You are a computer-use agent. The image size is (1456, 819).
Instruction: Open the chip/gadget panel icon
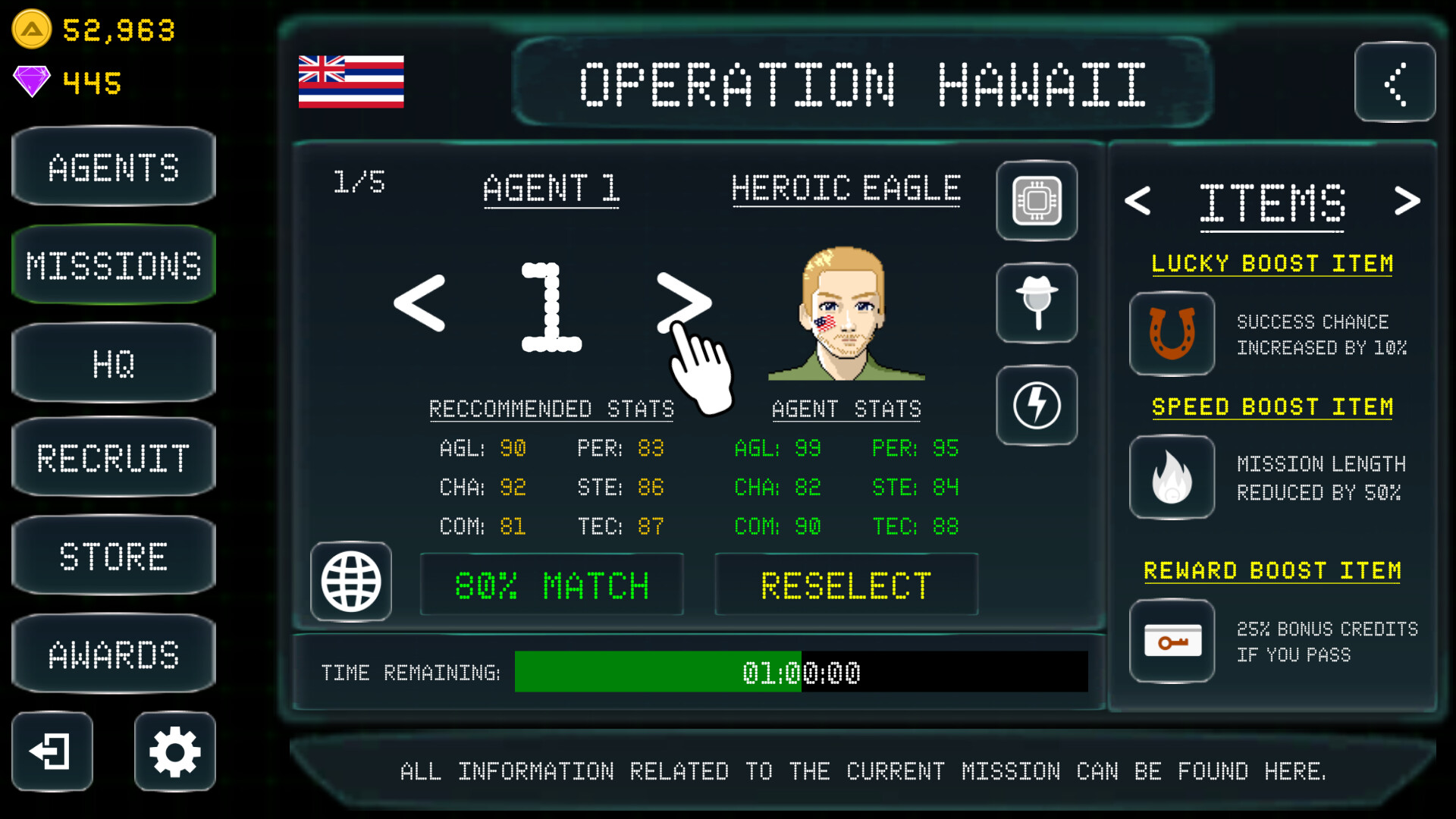click(x=1037, y=201)
